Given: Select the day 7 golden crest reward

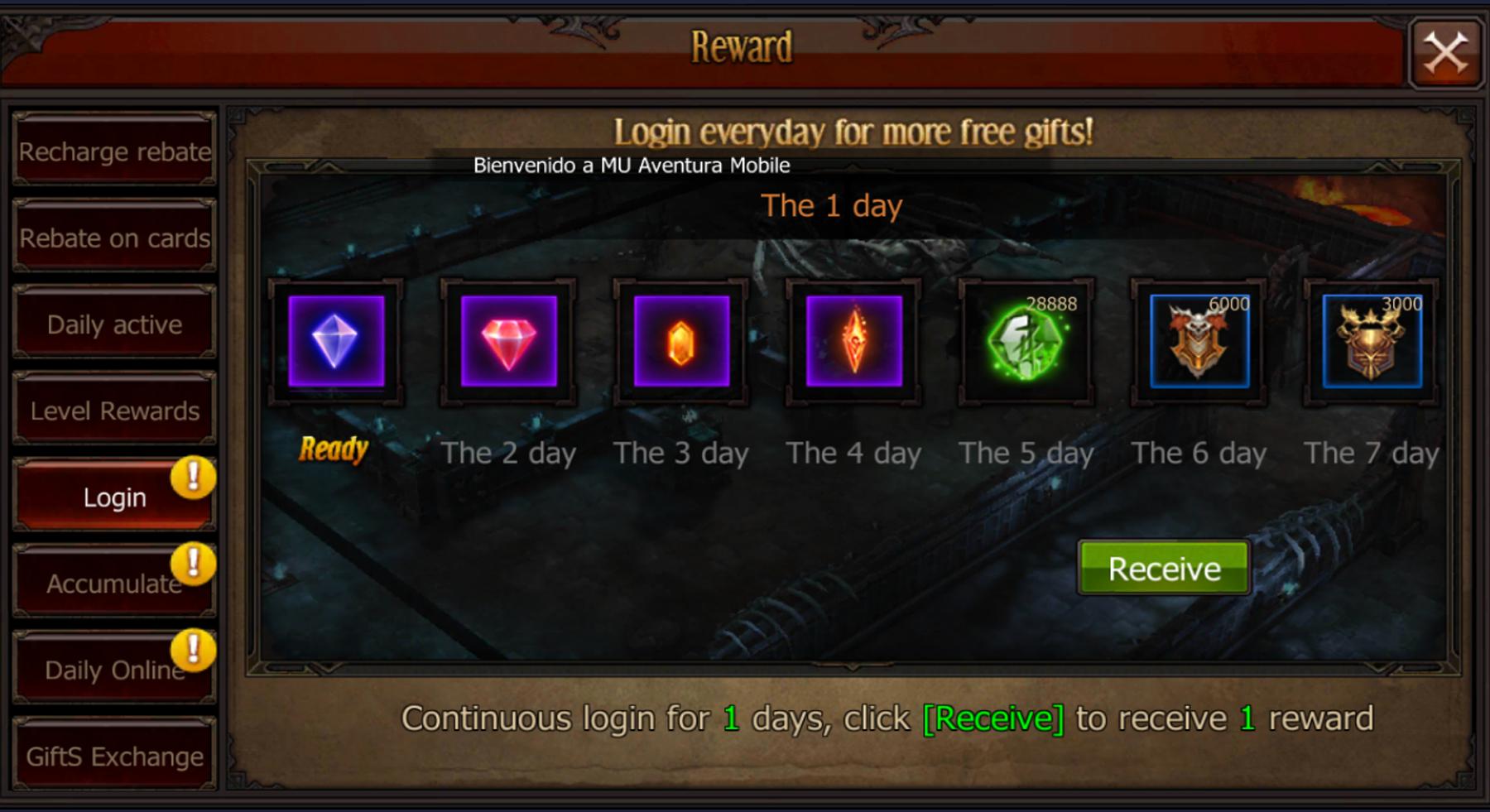Looking at the screenshot, I should coord(1370,343).
